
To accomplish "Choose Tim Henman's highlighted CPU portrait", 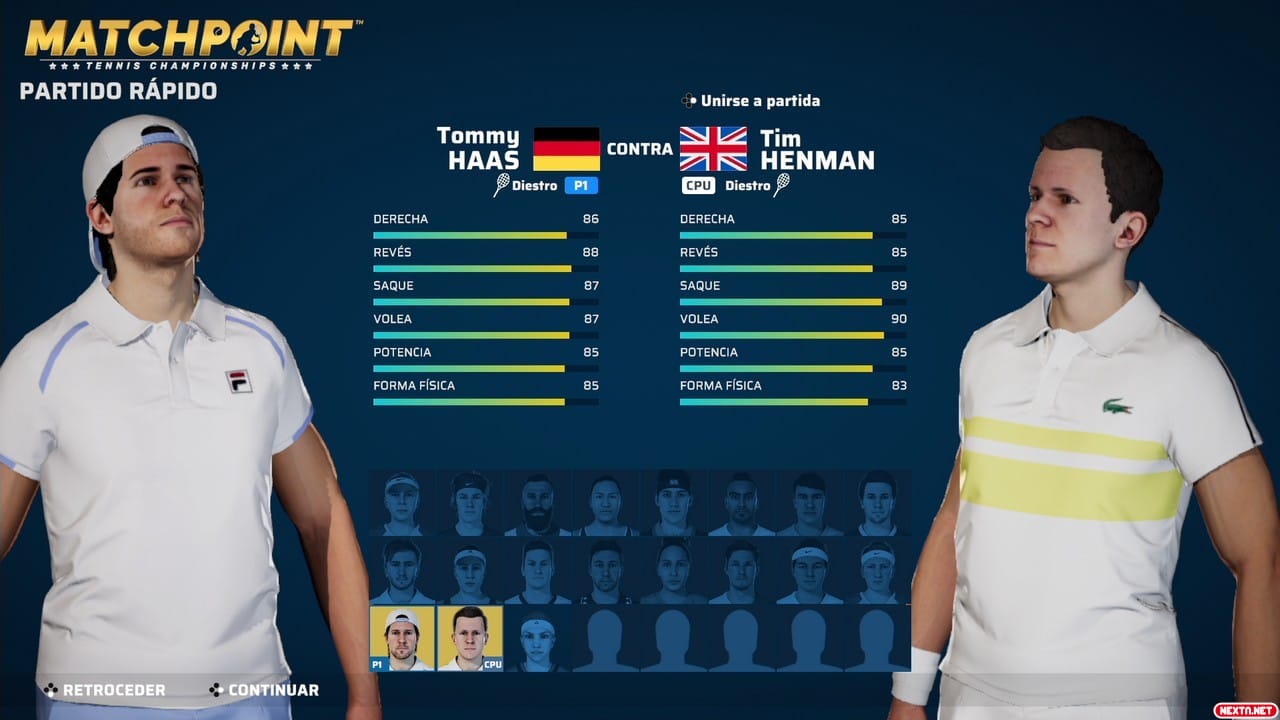I will [470, 638].
